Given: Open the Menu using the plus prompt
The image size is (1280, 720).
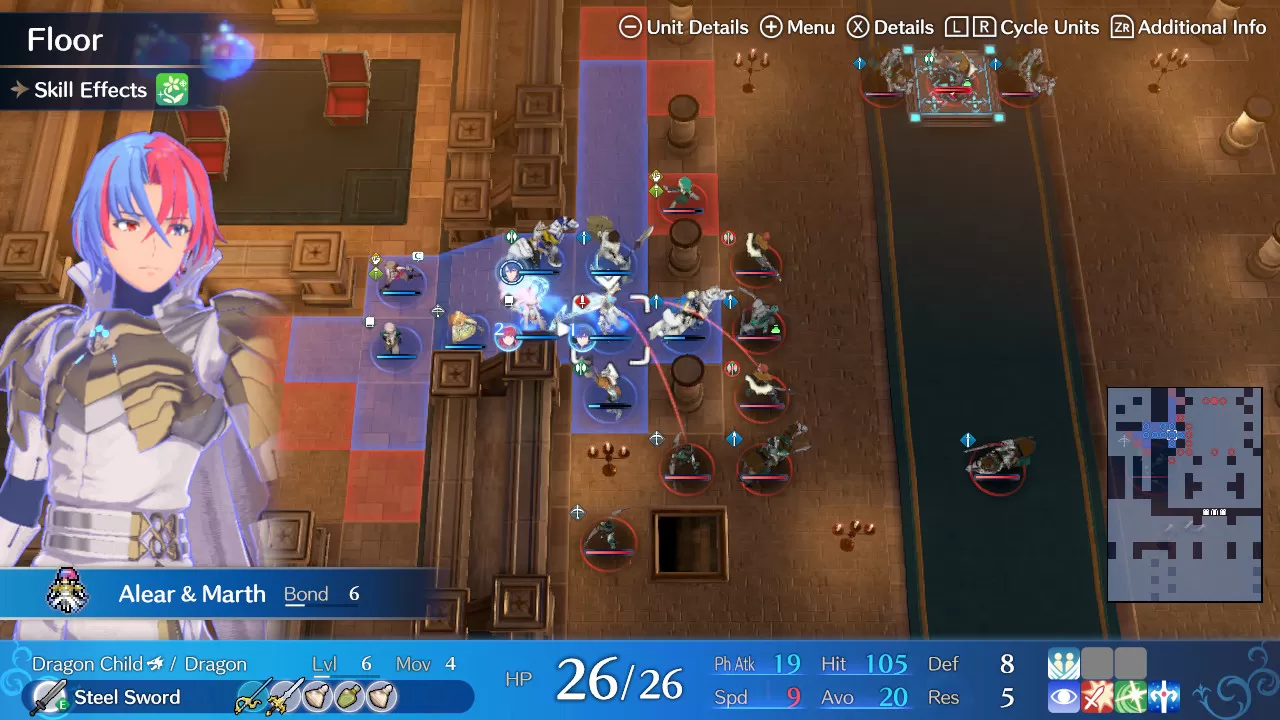Looking at the screenshot, I should pyautogui.click(x=770, y=27).
